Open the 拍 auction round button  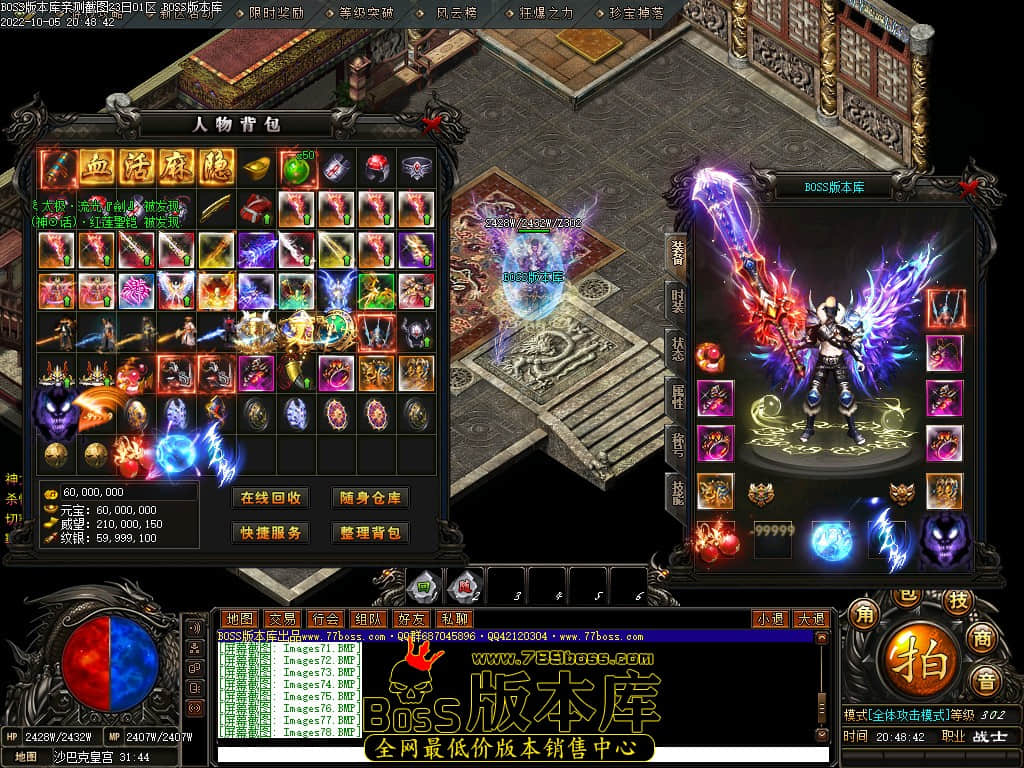point(911,660)
